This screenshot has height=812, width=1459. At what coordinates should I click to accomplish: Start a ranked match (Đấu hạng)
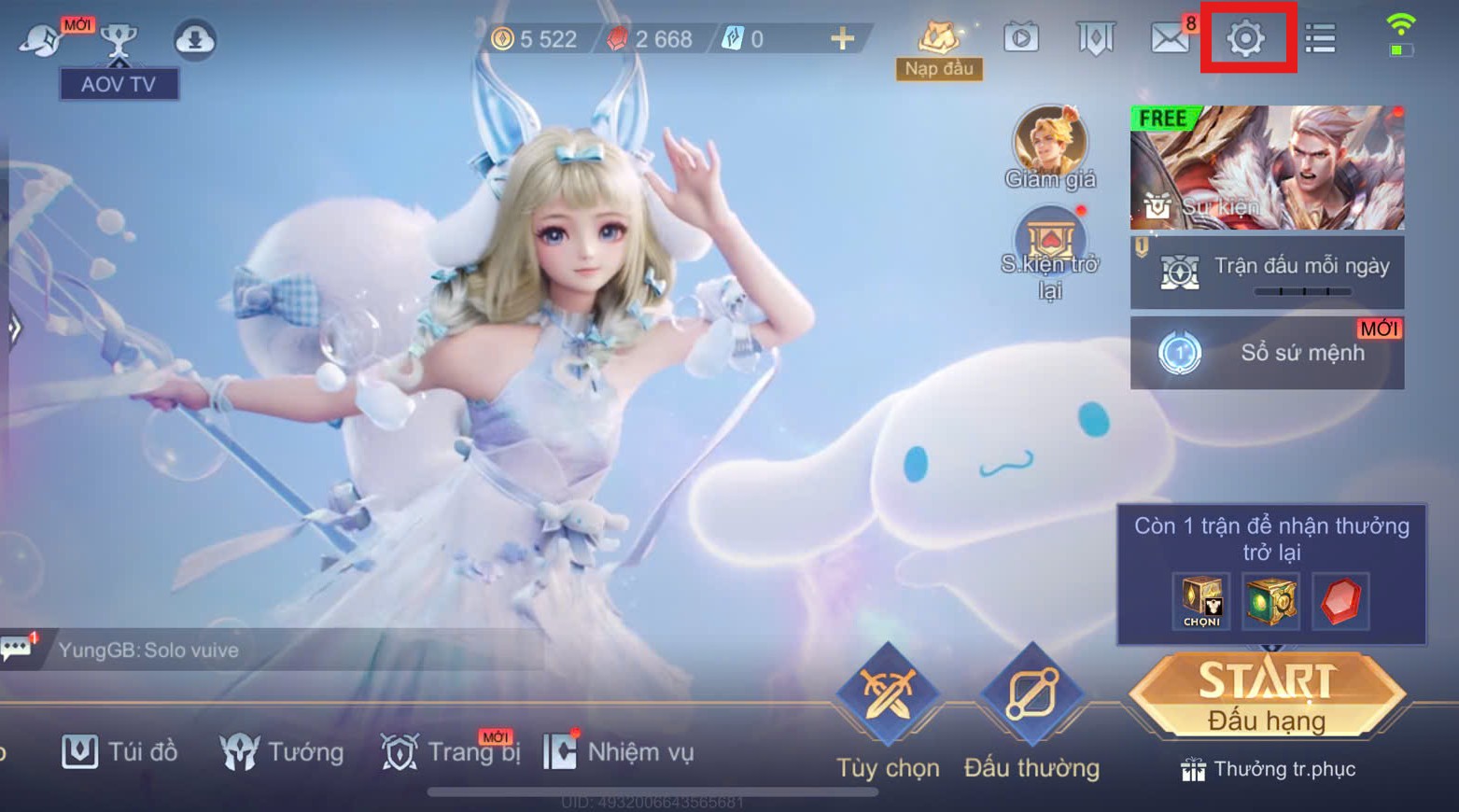[1267, 695]
